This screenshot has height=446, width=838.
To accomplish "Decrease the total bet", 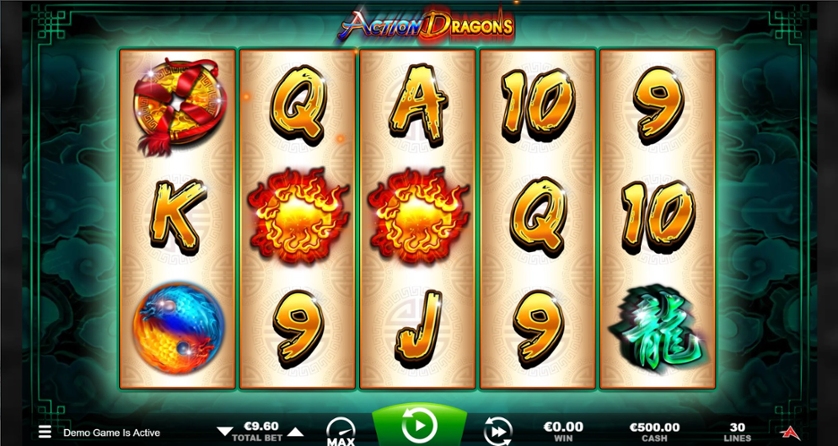I will tap(224, 431).
